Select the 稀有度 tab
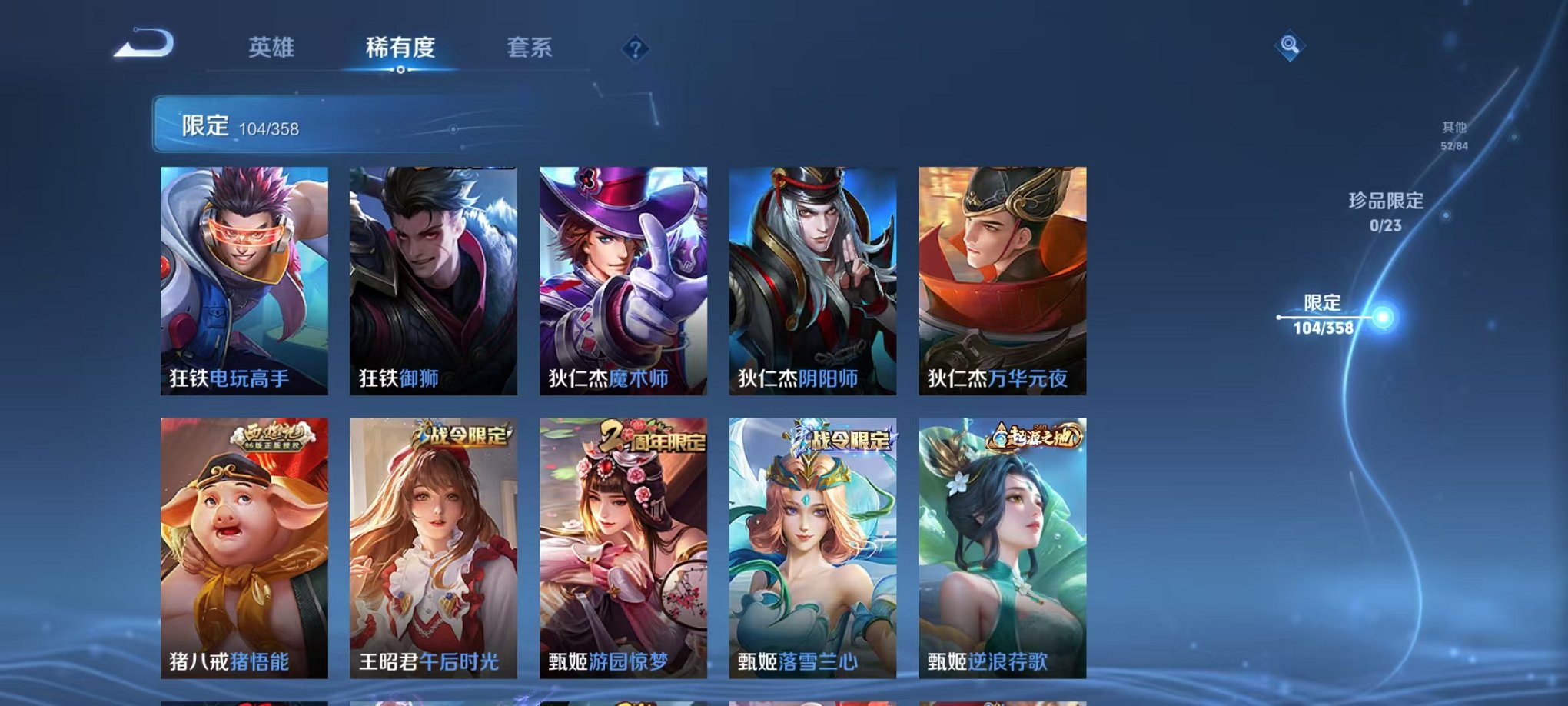 (x=400, y=46)
